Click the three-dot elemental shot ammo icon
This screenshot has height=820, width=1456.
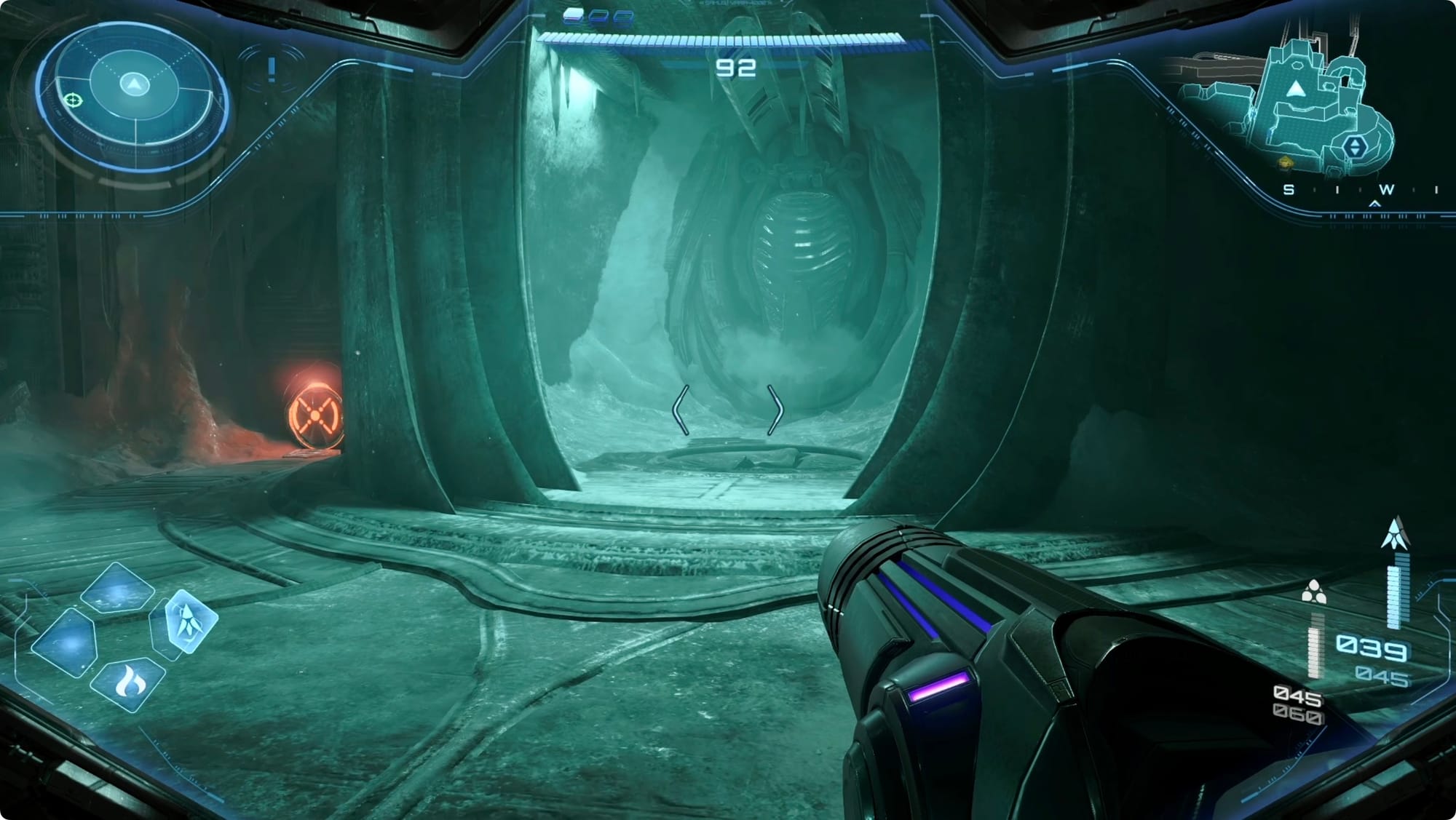click(1313, 592)
